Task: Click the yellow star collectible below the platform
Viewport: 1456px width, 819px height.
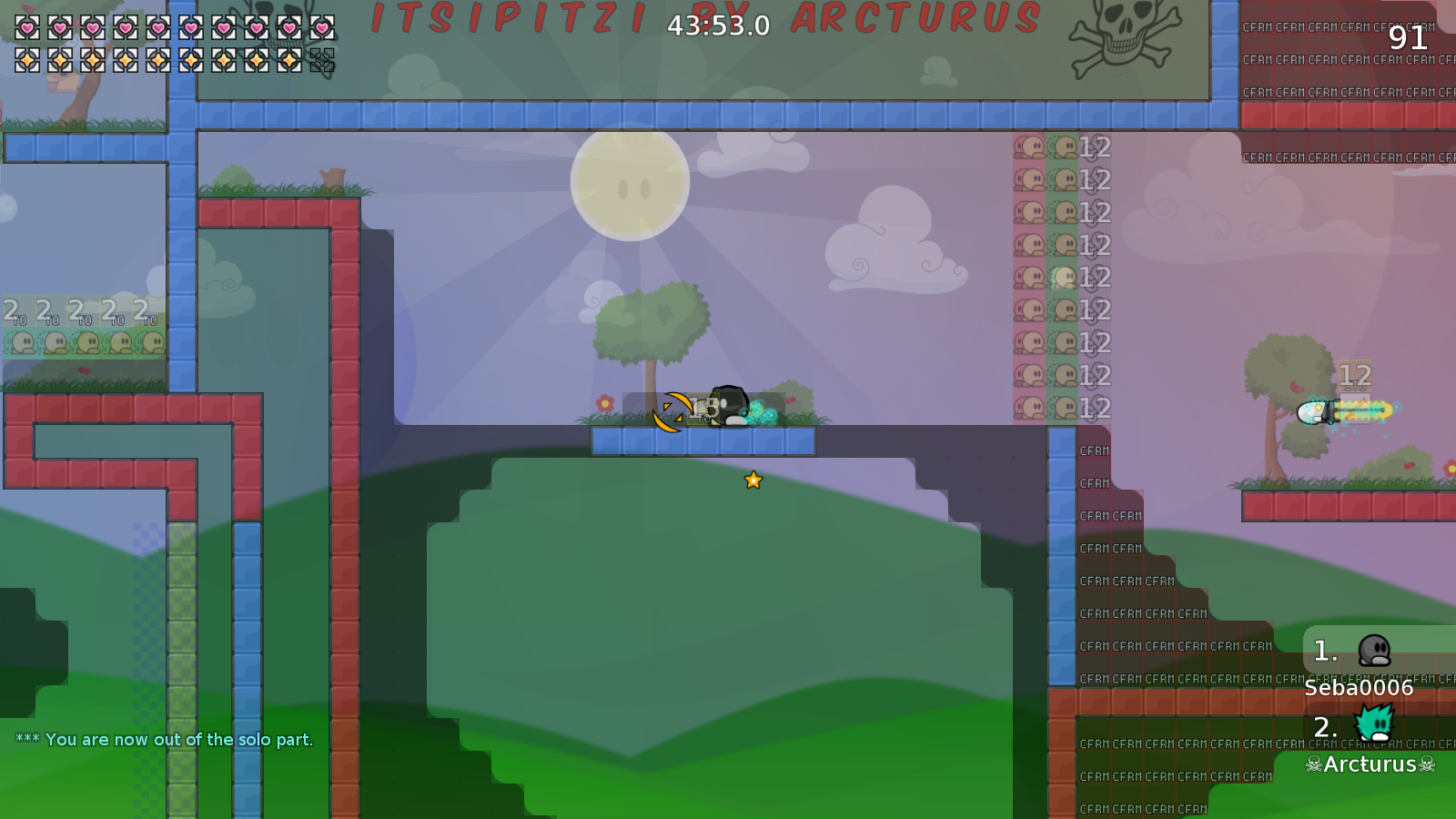Action: coord(752,480)
